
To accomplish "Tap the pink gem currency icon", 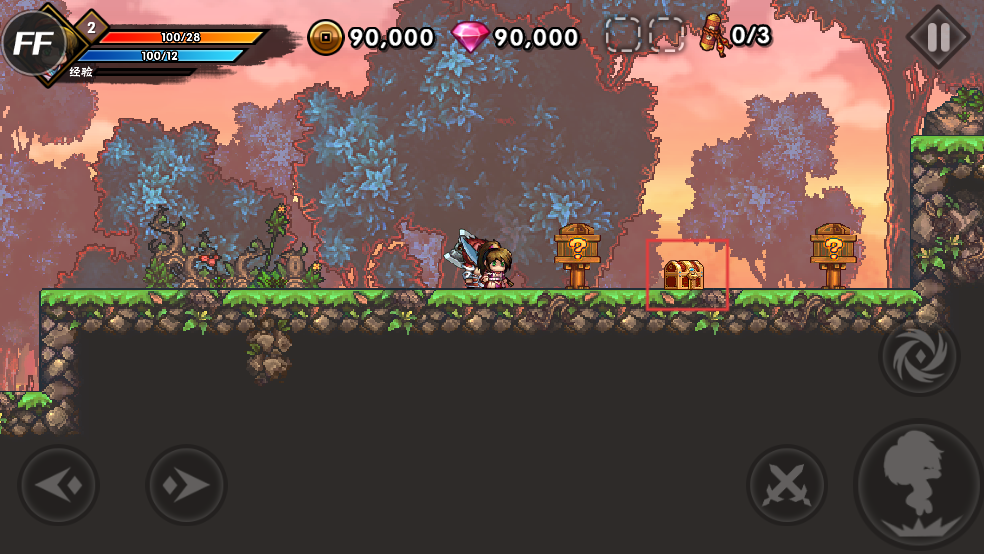I will coord(470,38).
